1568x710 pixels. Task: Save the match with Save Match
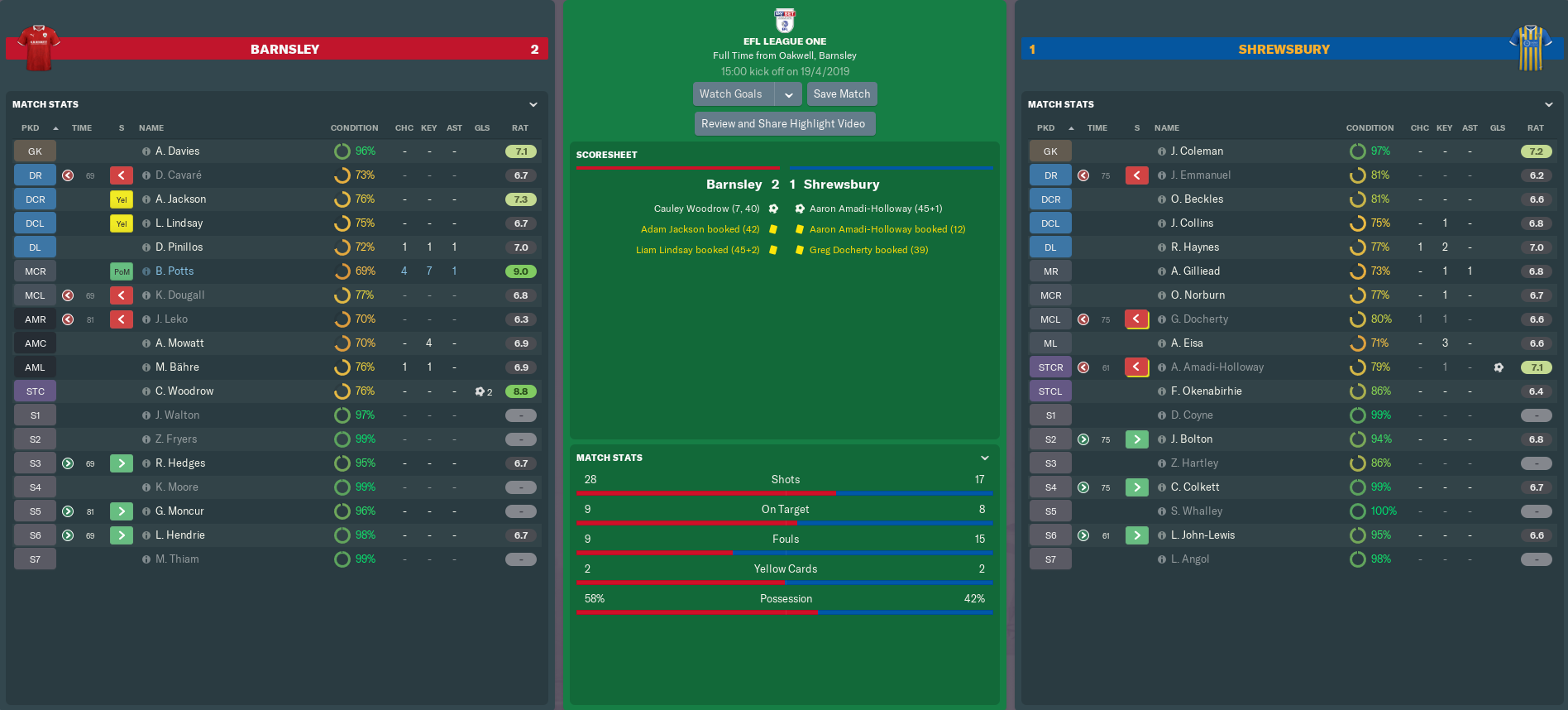click(x=841, y=94)
